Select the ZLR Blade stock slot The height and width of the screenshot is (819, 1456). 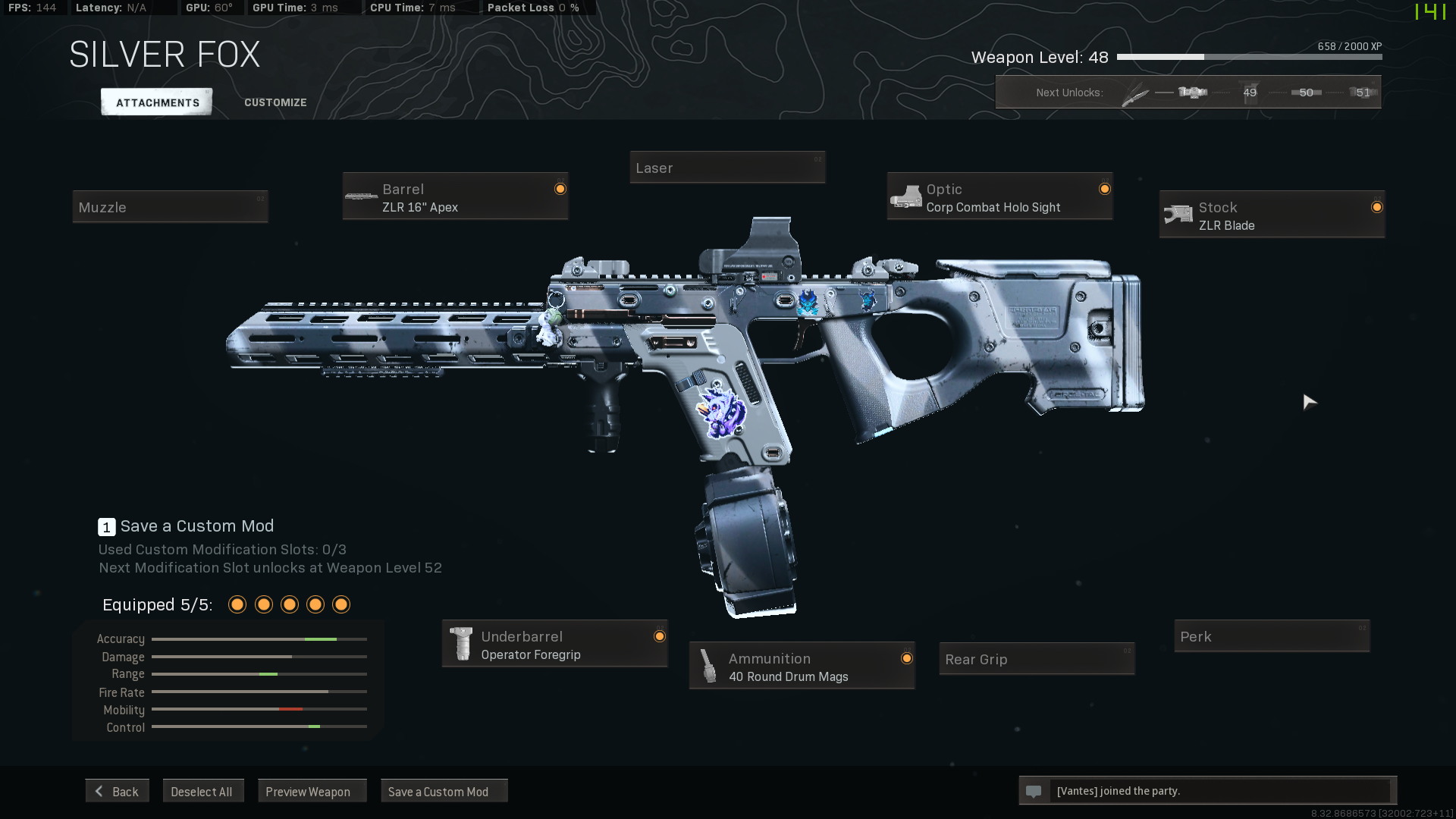point(1272,215)
